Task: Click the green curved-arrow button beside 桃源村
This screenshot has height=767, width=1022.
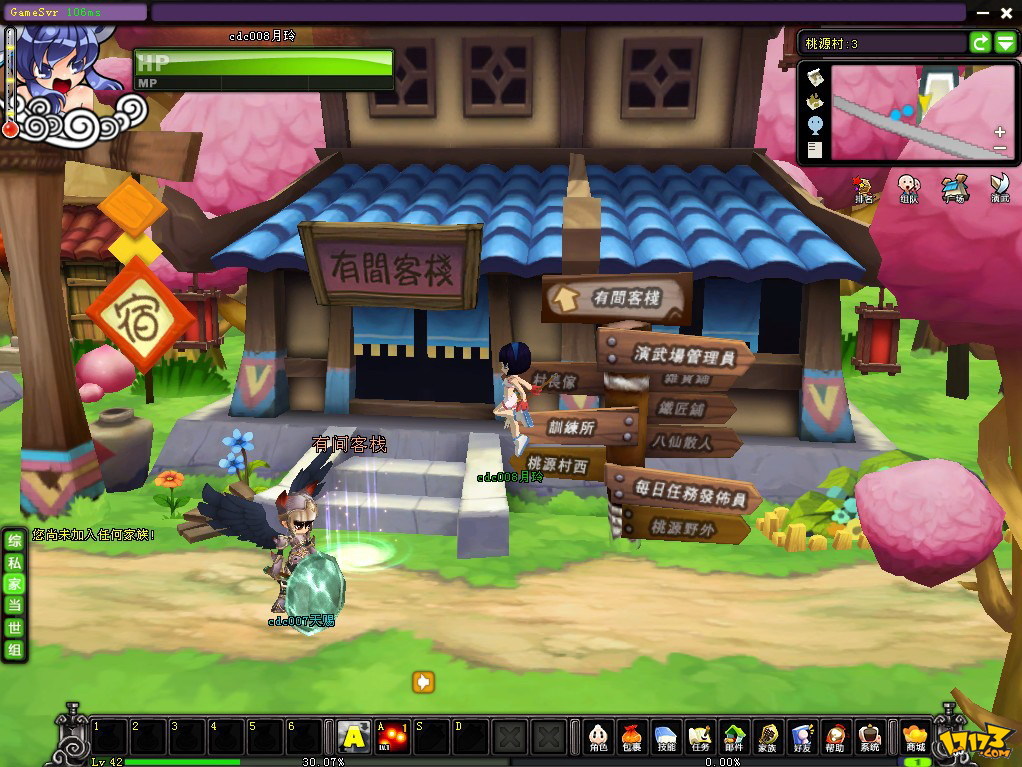Action: (981, 43)
